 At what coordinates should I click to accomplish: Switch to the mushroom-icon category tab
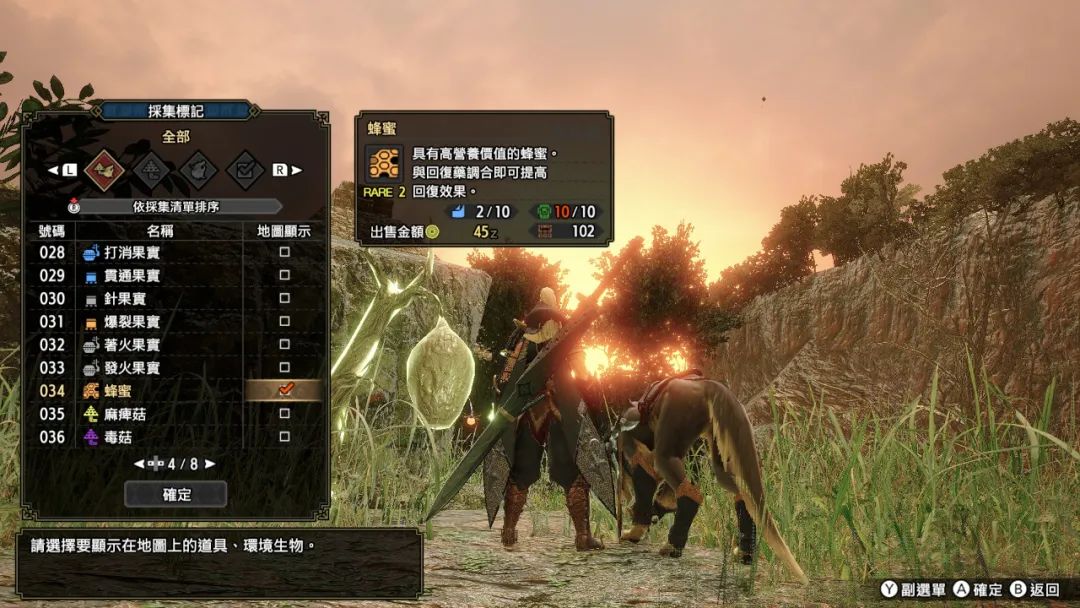(152, 170)
